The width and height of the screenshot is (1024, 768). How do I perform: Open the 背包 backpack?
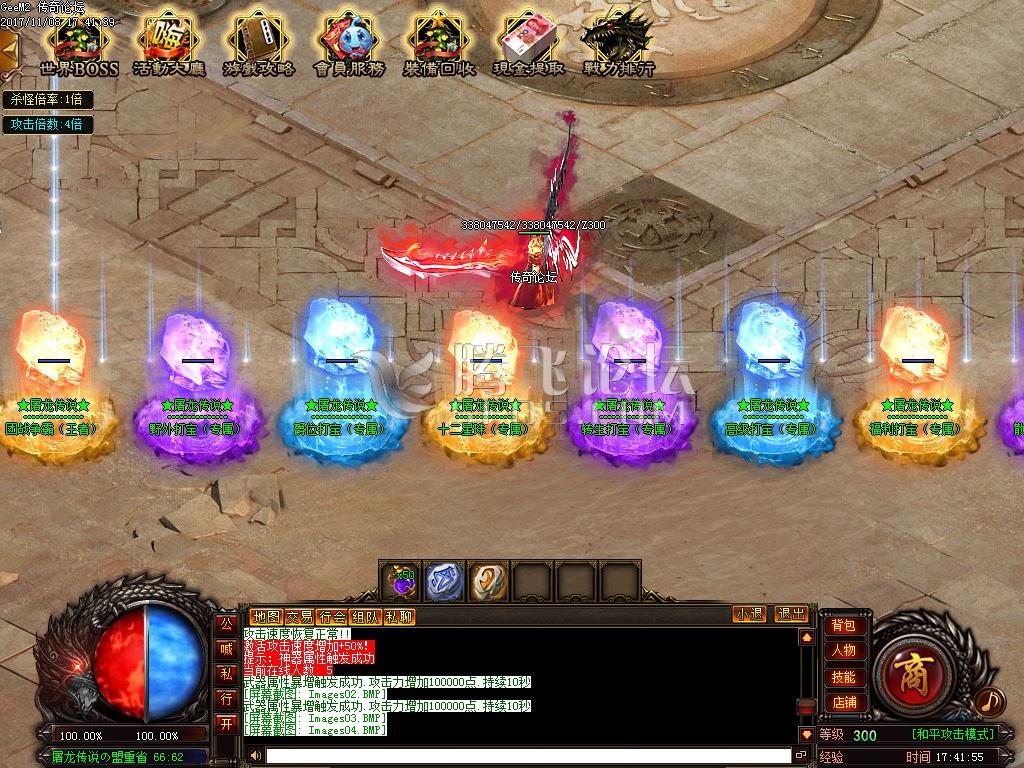pyautogui.click(x=844, y=626)
